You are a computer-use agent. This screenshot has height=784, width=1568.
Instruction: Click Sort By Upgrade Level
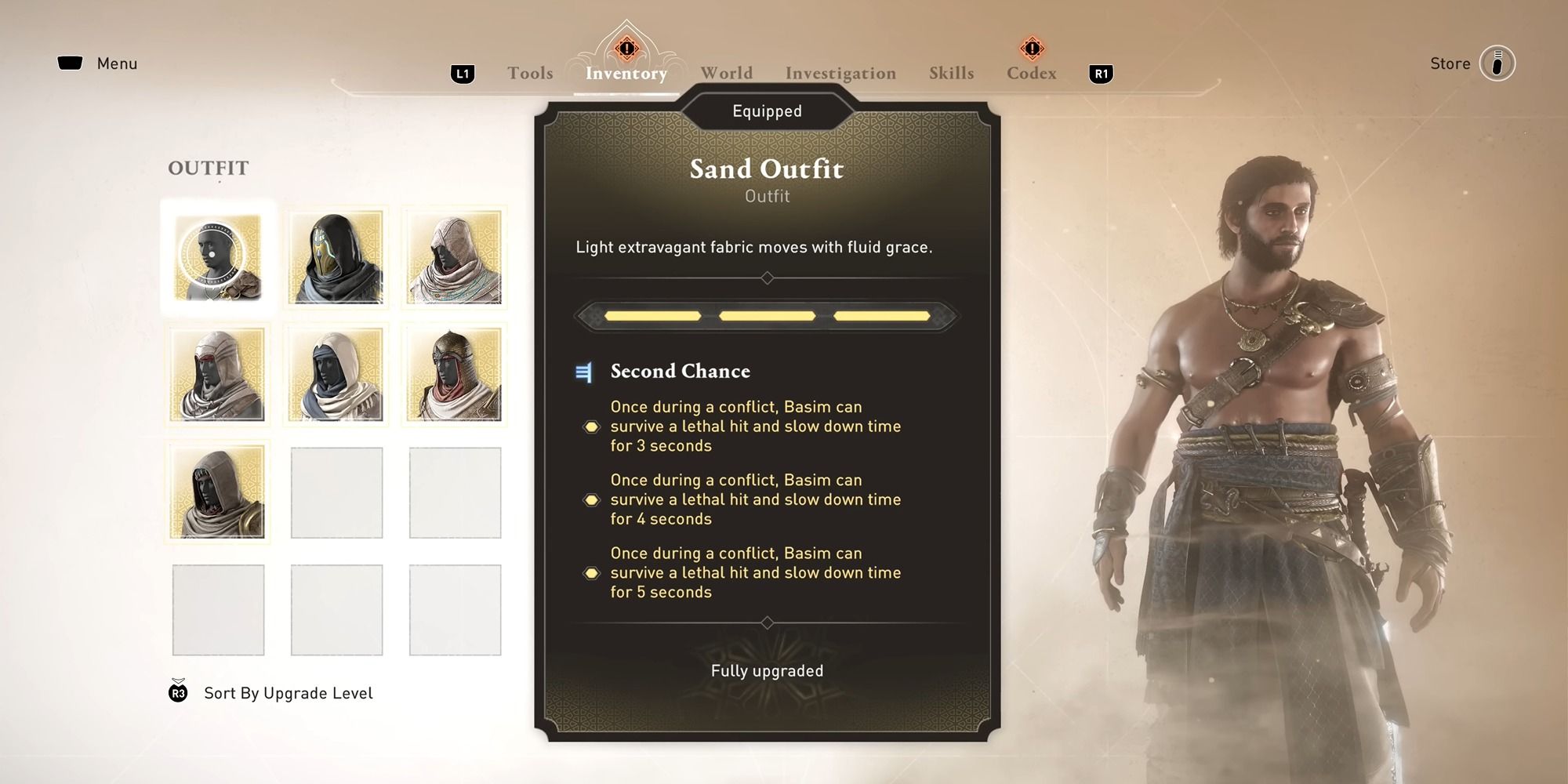pyautogui.click(x=287, y=692)
